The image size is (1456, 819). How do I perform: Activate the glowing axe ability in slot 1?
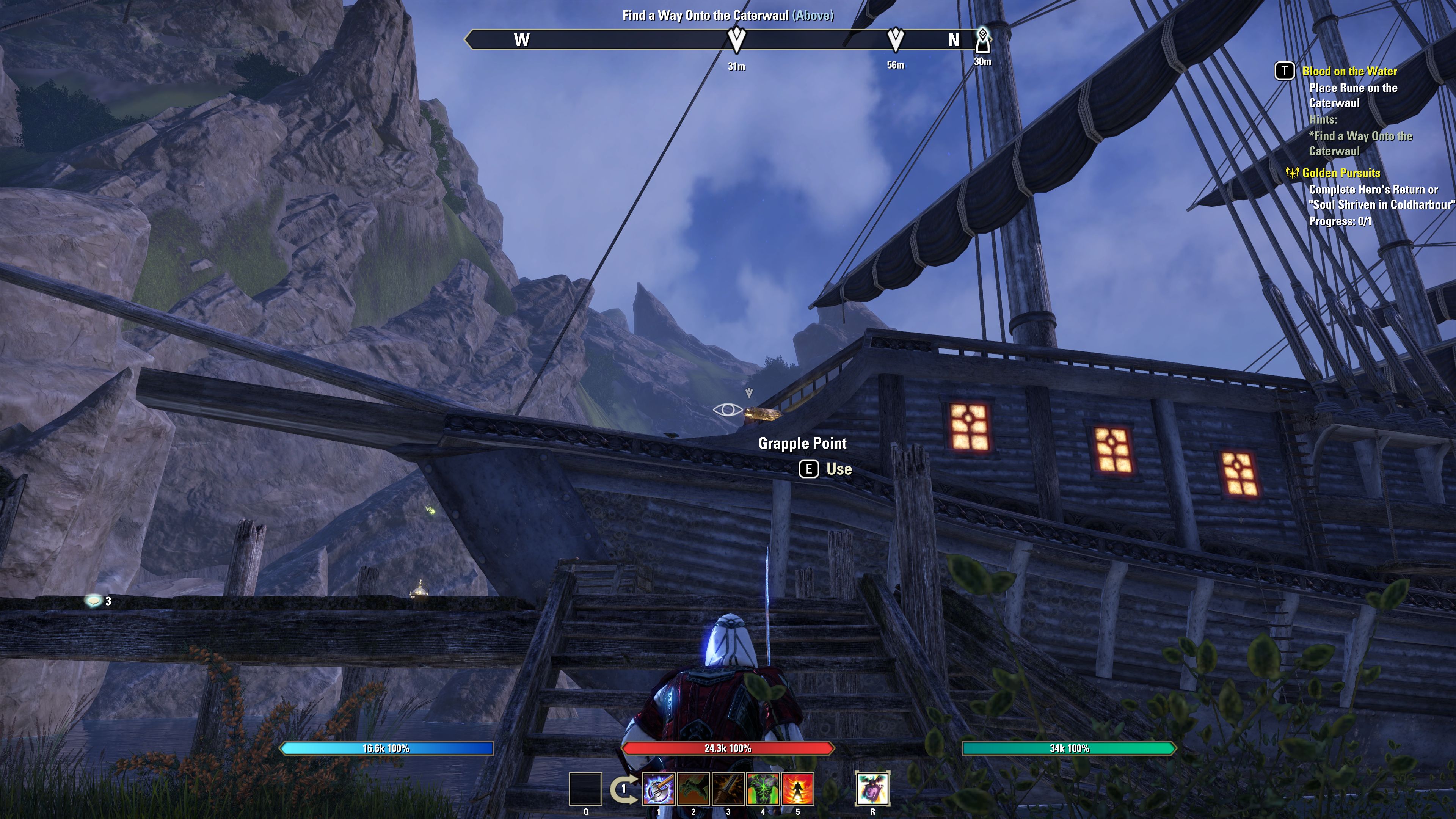(659, 789)
